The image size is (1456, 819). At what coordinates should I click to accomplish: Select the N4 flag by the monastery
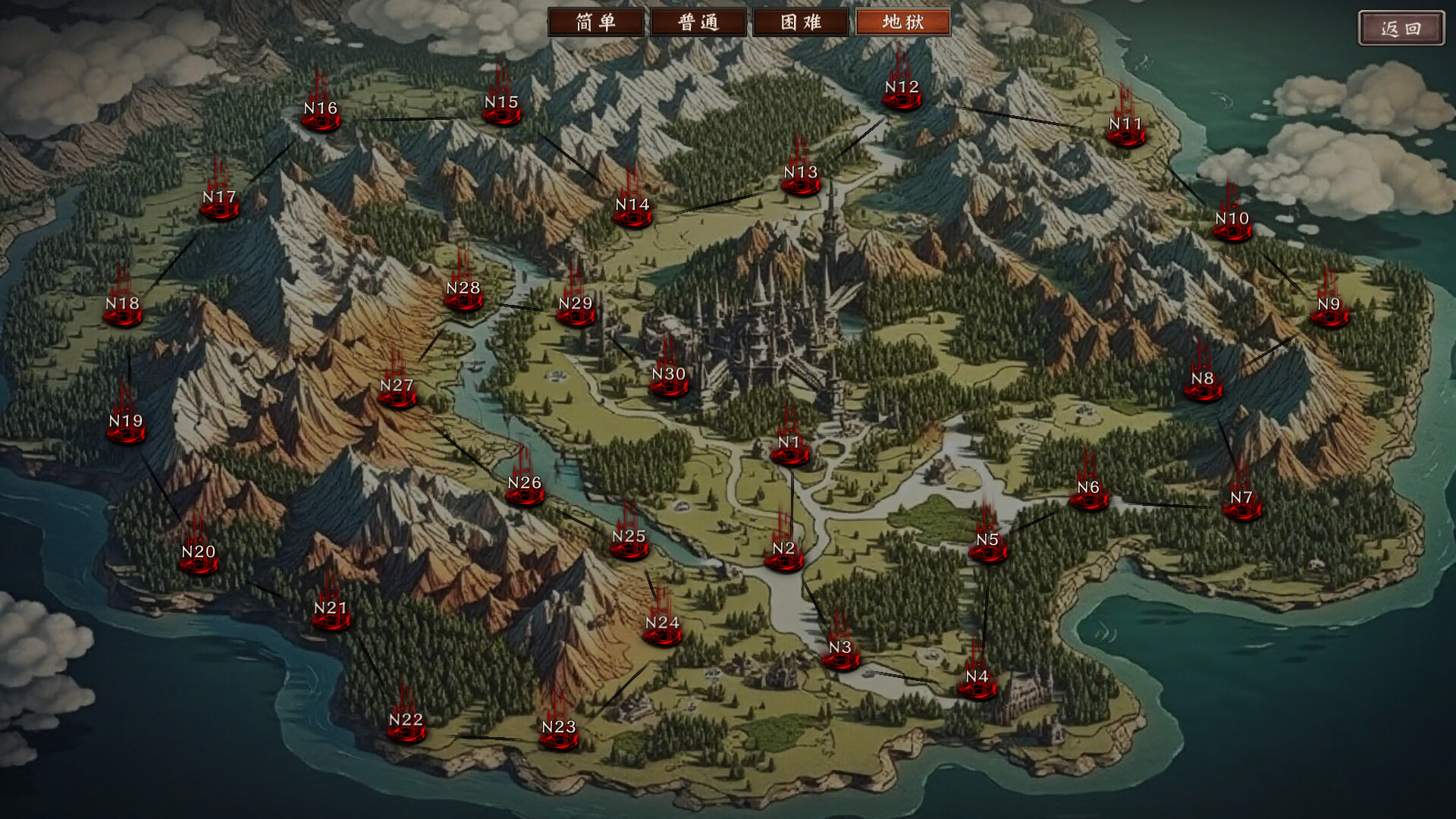pyautogui.click(x=977, y=682)
